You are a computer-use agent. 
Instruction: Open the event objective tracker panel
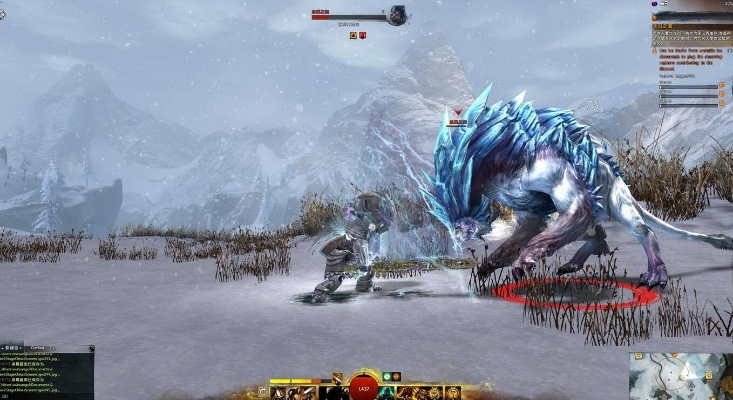click(689, 60)
